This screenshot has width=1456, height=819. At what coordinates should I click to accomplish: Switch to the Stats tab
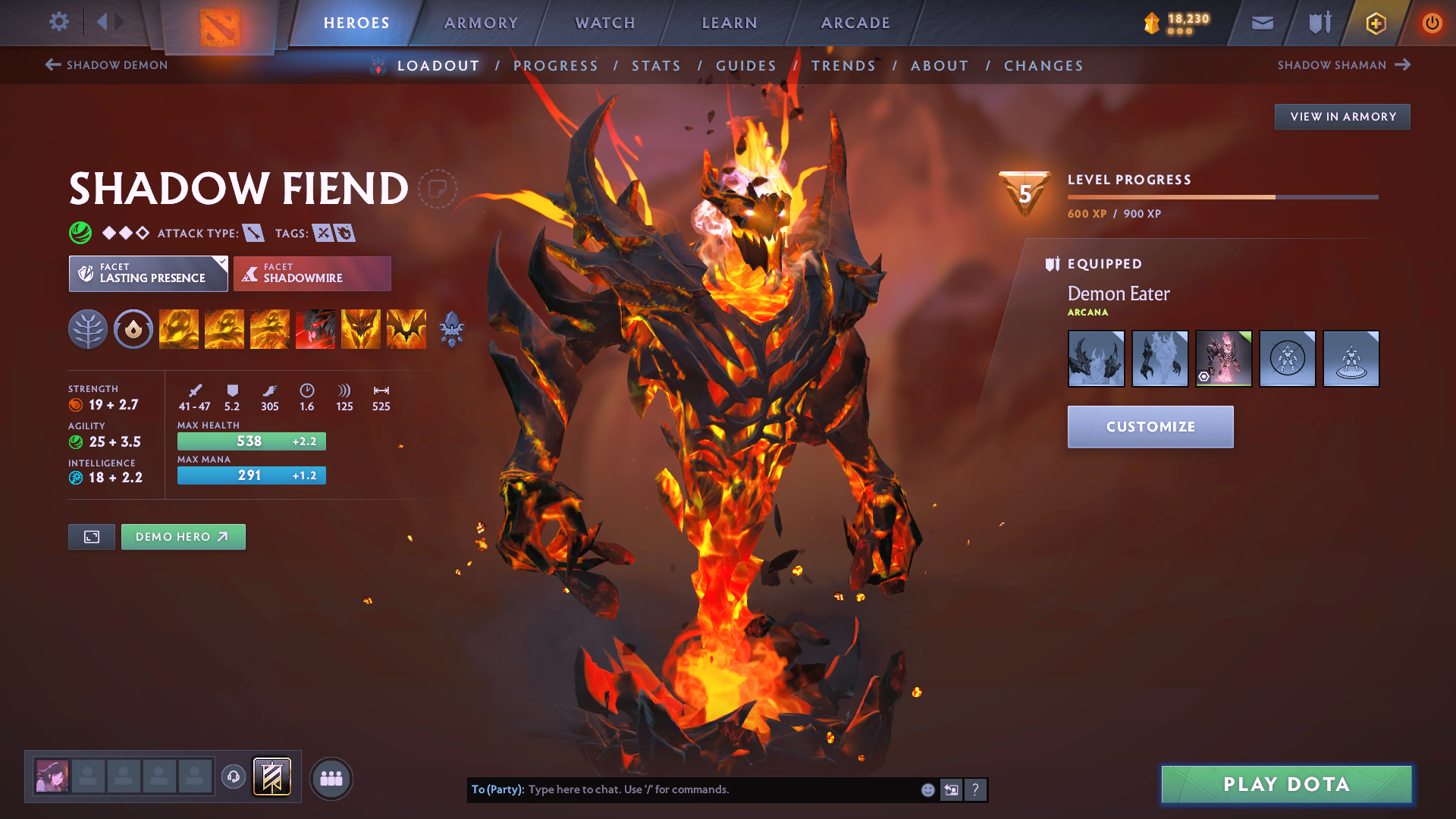click(x=656, y=65)
